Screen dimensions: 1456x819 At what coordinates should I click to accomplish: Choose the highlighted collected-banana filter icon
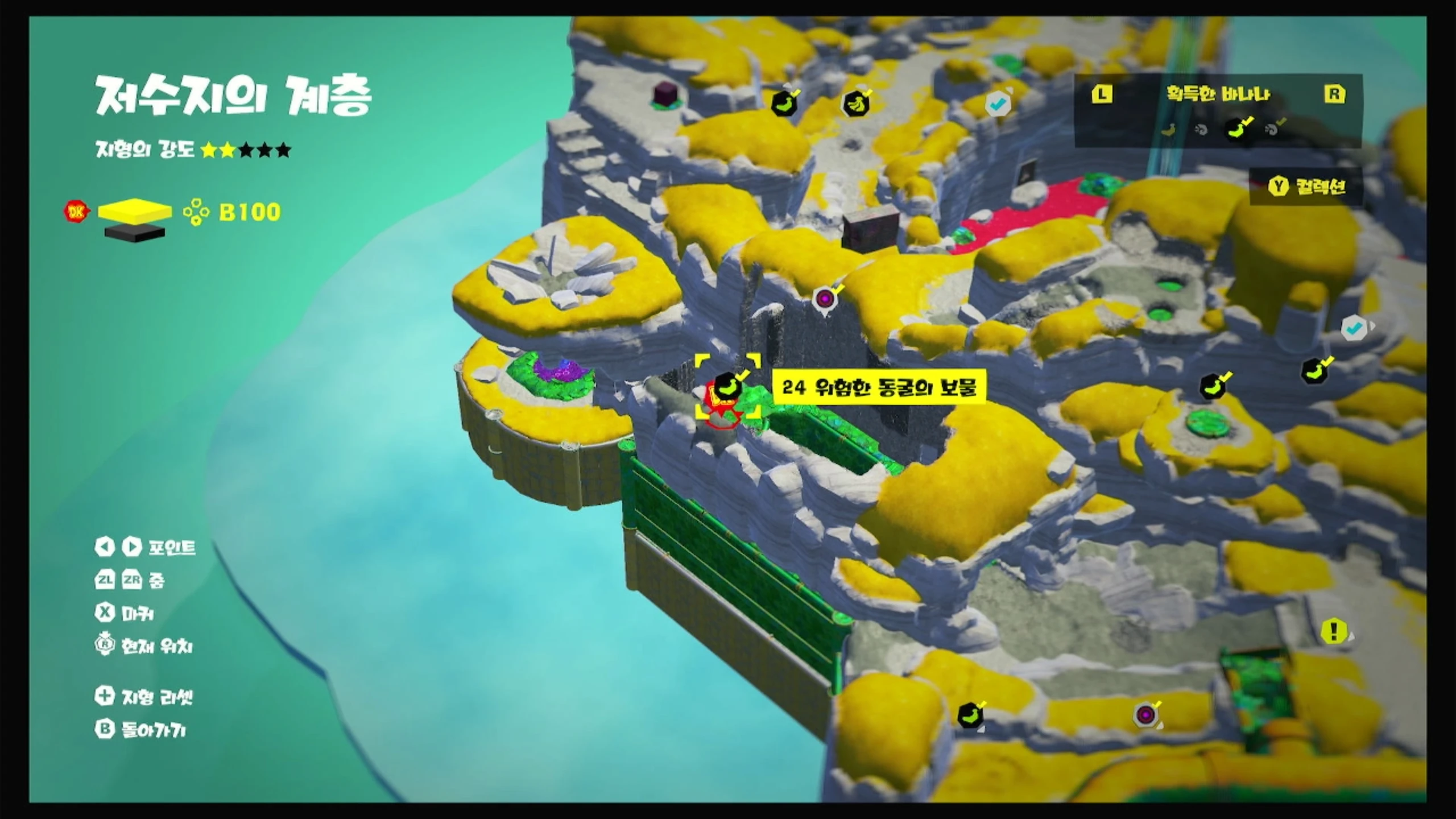1238,129
